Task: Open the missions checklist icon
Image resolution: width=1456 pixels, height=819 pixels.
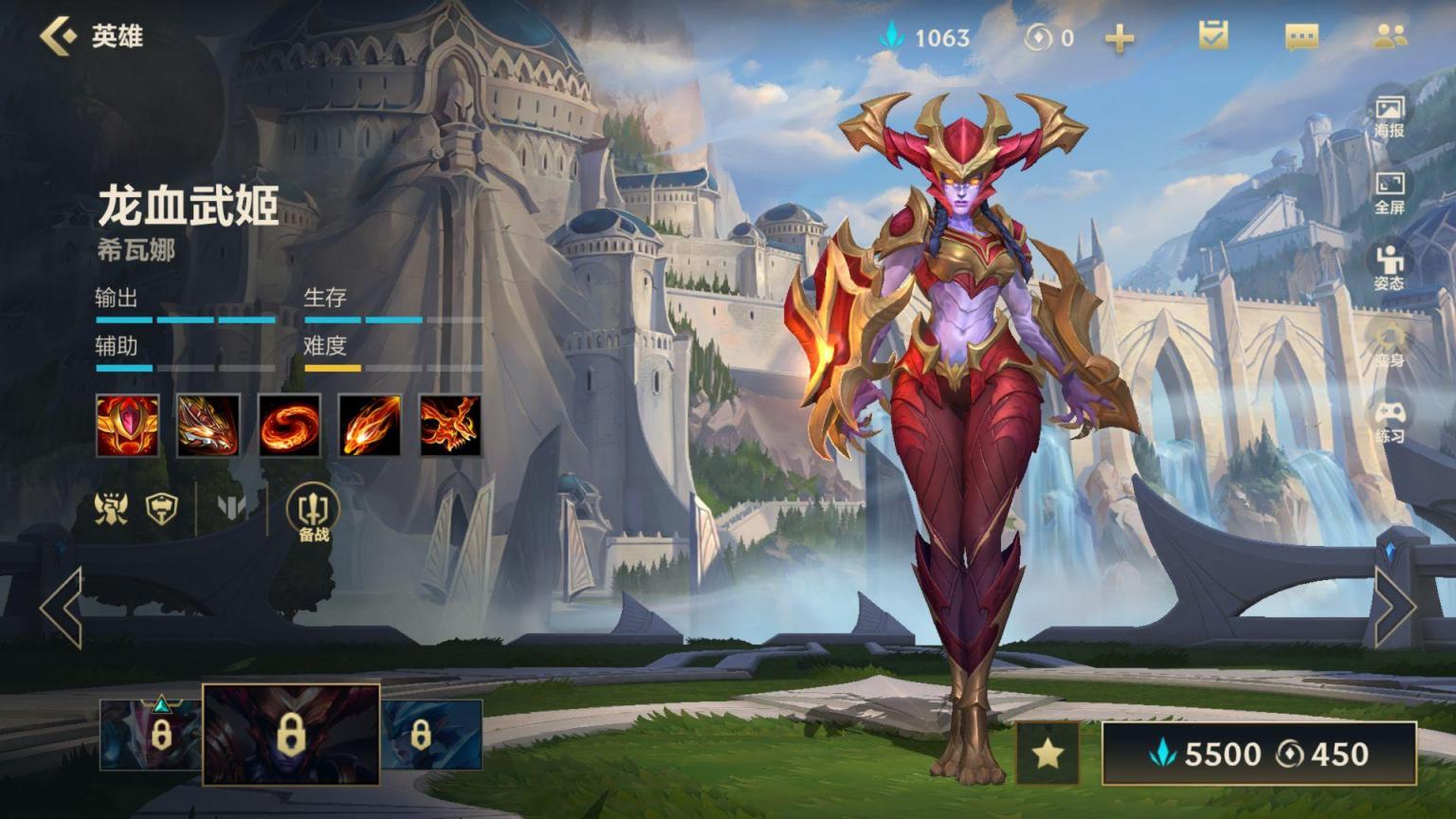Action: pos(1212,36)
